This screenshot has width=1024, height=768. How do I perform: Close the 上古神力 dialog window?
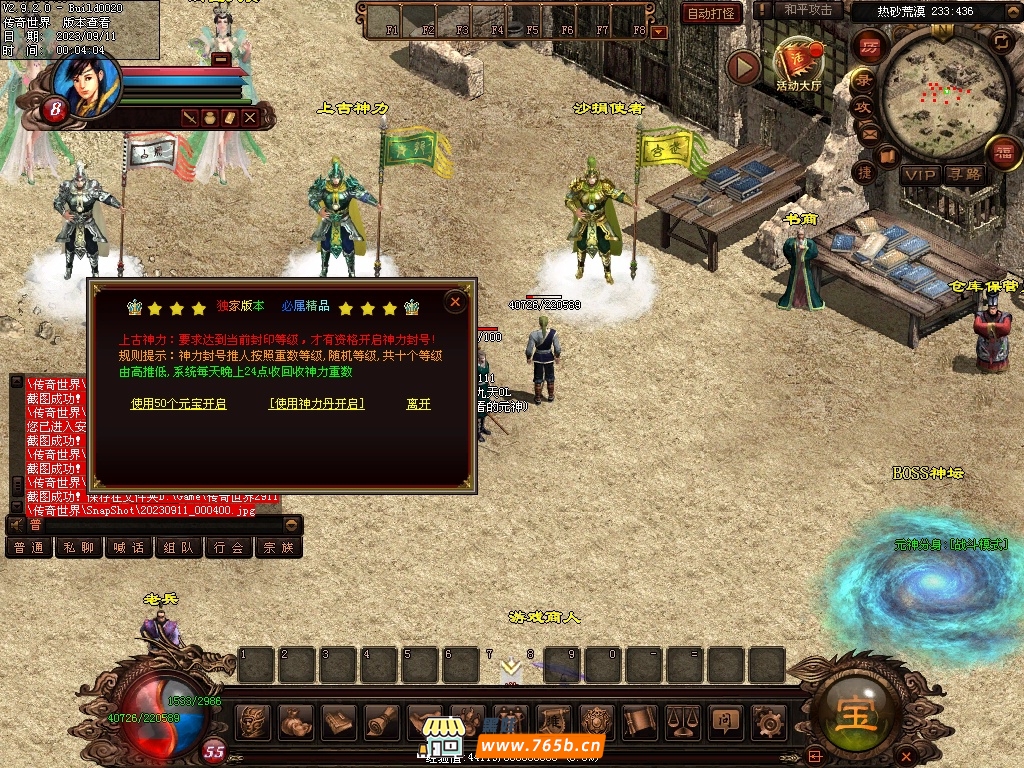[455, 301]
